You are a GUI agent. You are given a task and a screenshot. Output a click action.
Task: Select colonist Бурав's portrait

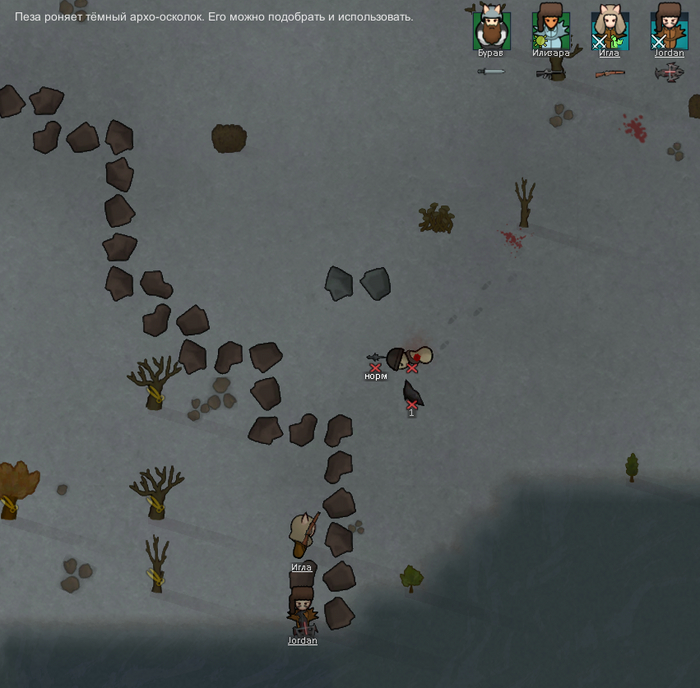pos(491,27)
